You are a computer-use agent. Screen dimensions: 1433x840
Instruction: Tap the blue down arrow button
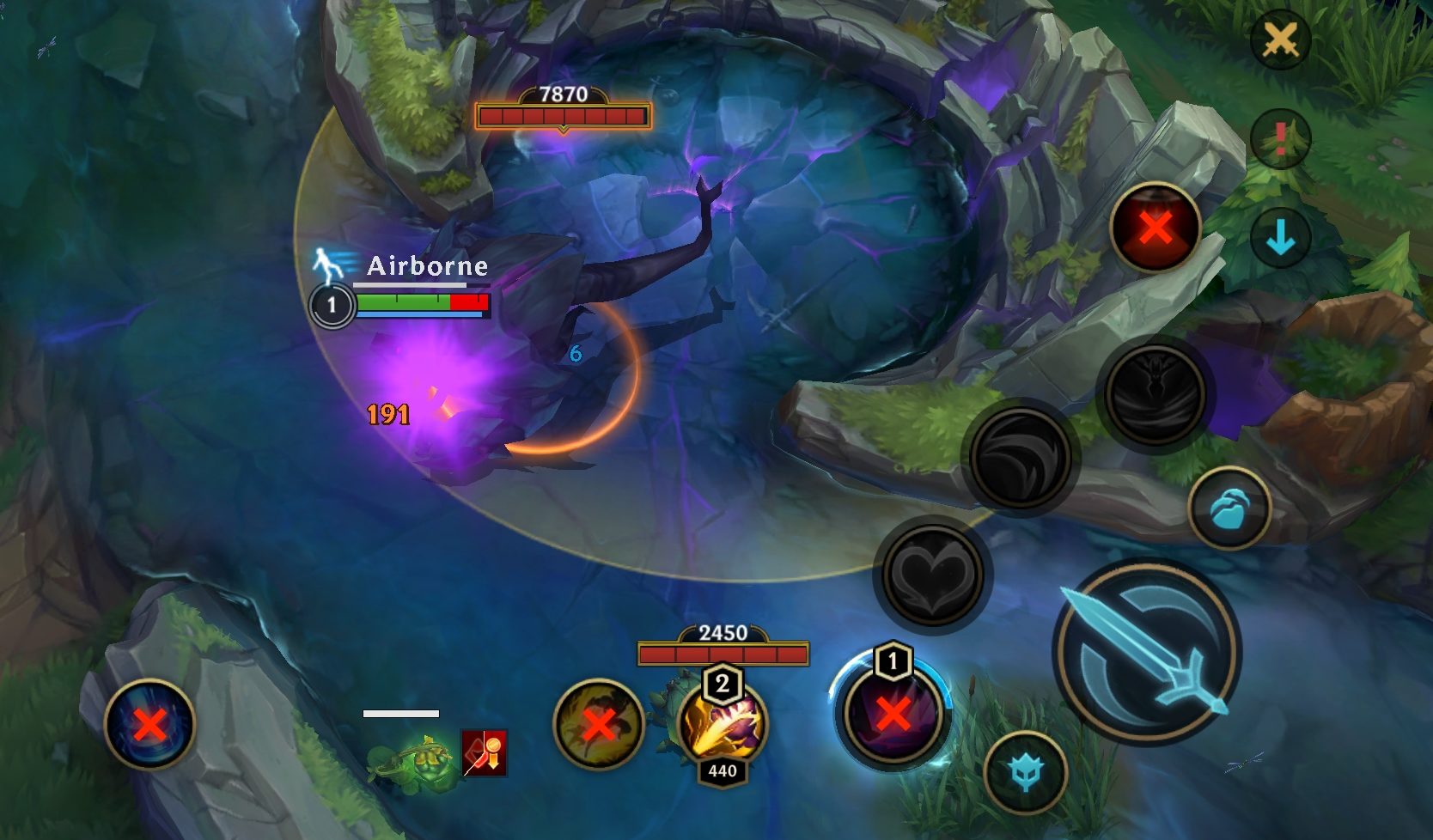click(1280, 236)
